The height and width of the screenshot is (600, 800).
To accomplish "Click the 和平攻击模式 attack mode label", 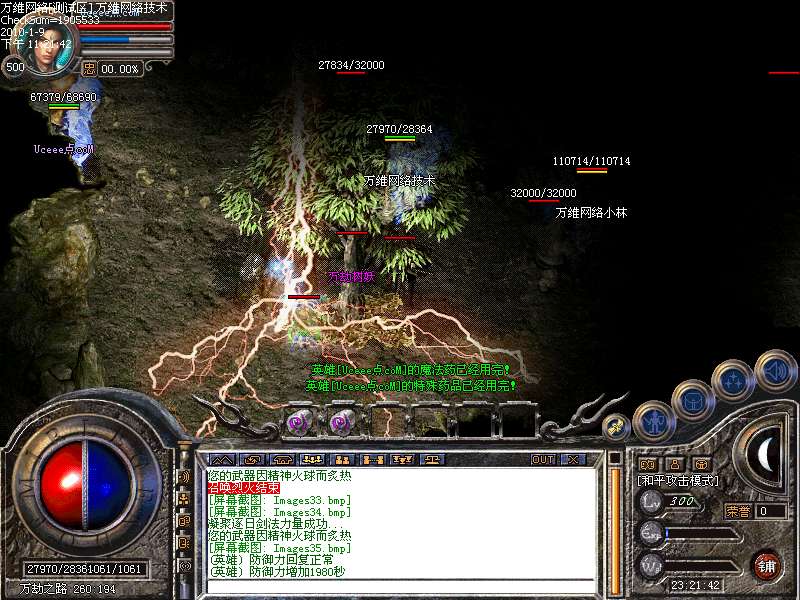I will 679,481.
